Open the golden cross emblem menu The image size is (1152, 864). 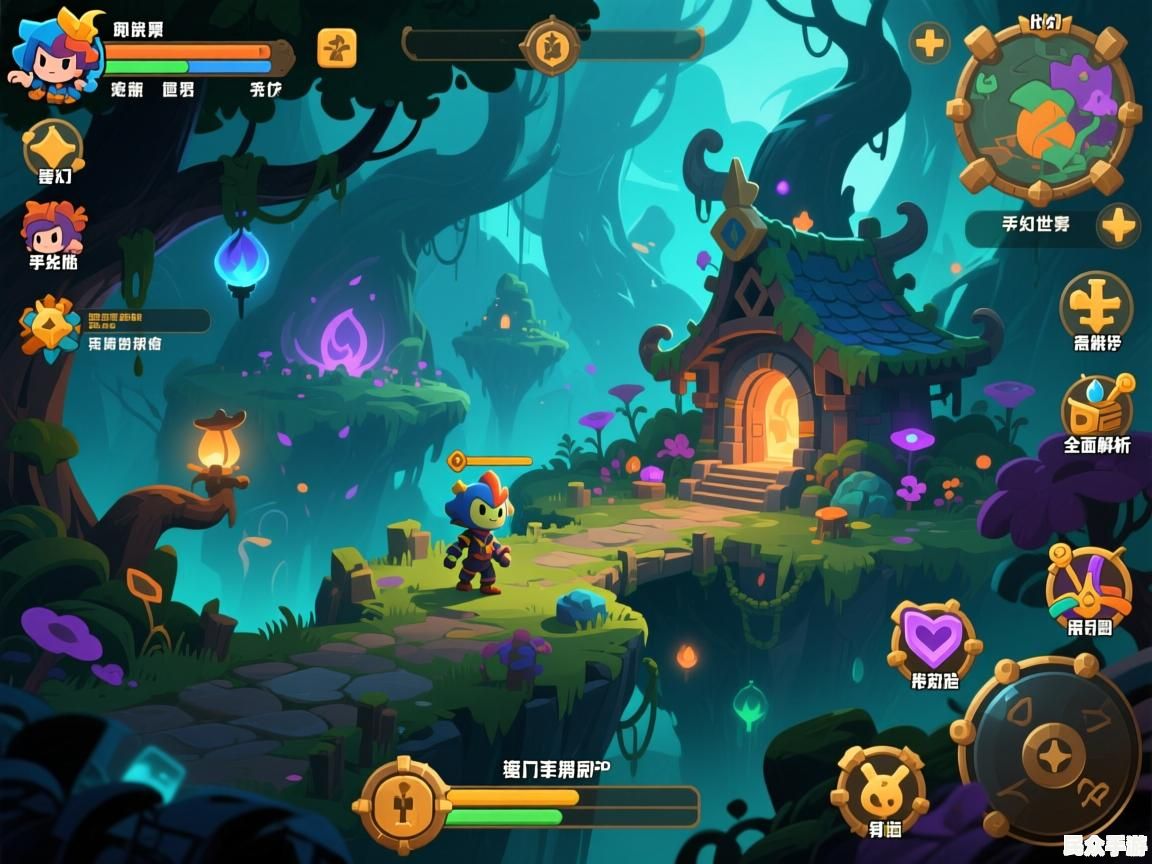coord(1096,305)
